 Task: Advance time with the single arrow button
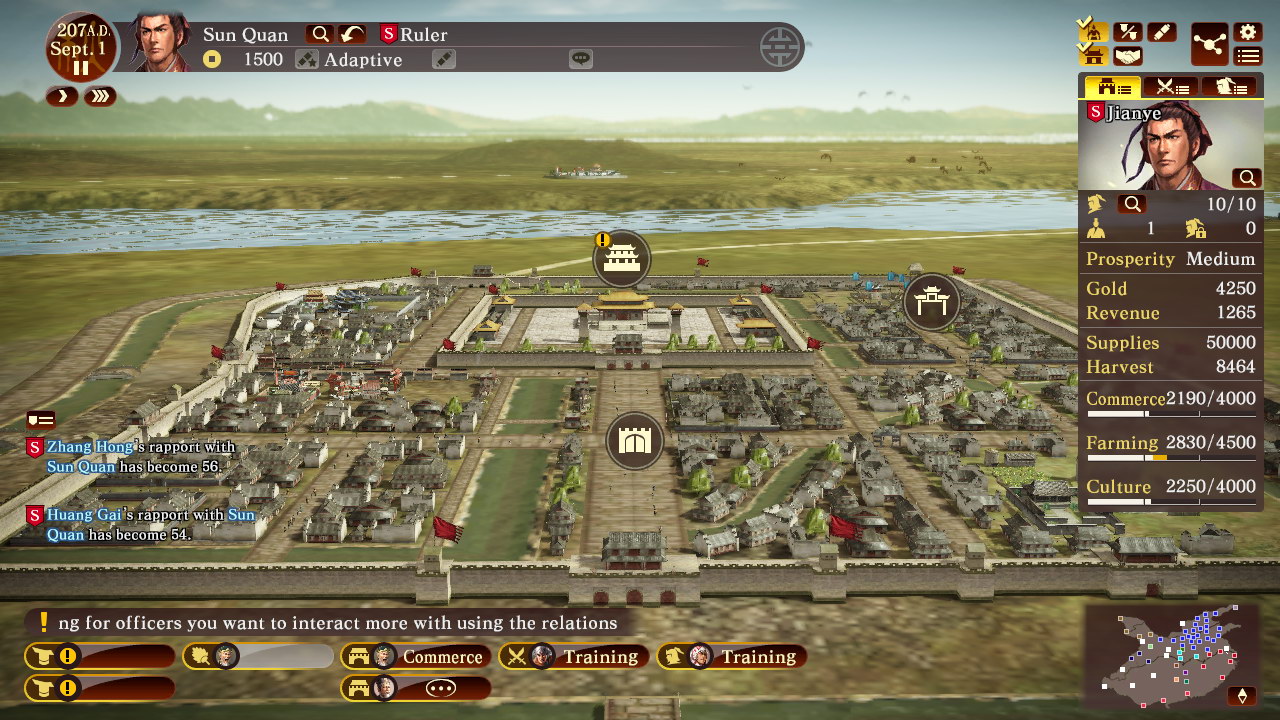tap(62, 96)
